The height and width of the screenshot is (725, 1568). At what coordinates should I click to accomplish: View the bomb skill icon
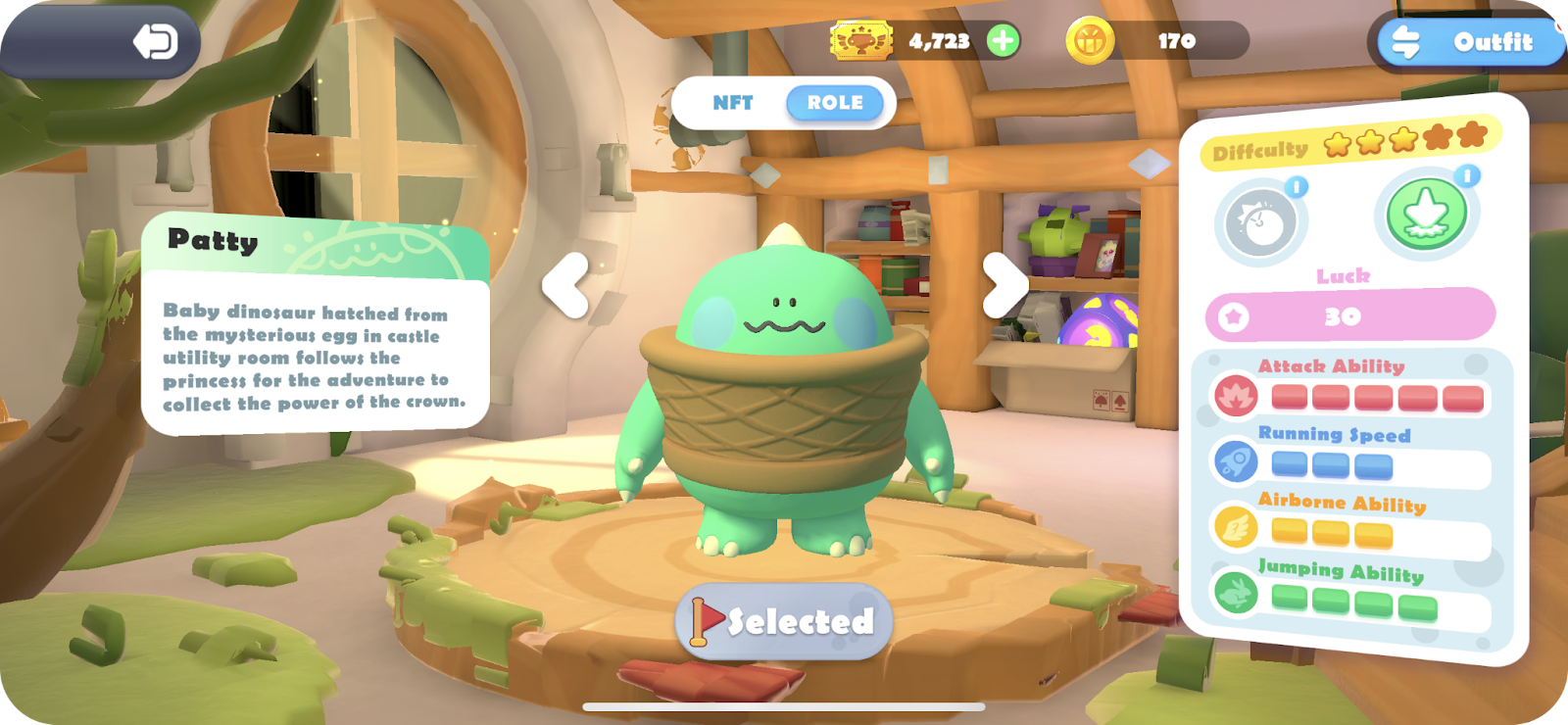pyautogui.click(x=1260, y=224)
